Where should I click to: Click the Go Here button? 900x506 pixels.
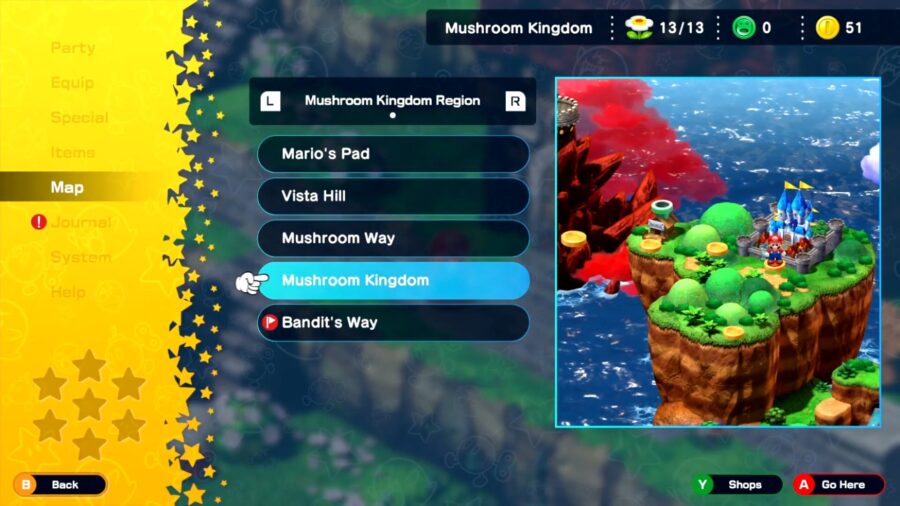838,485
